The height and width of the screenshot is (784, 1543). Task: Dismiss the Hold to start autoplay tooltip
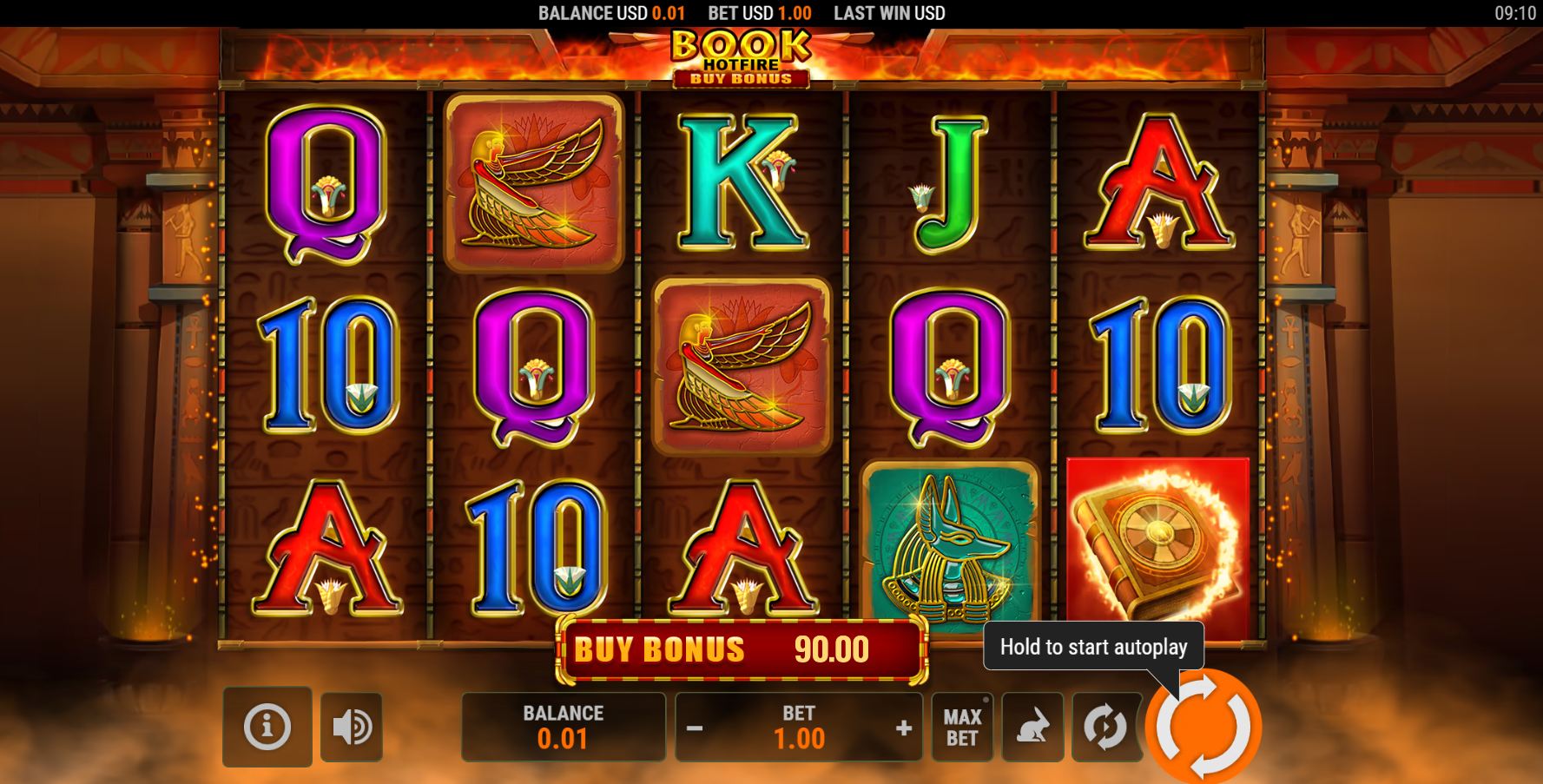(x=1092, y=647)
